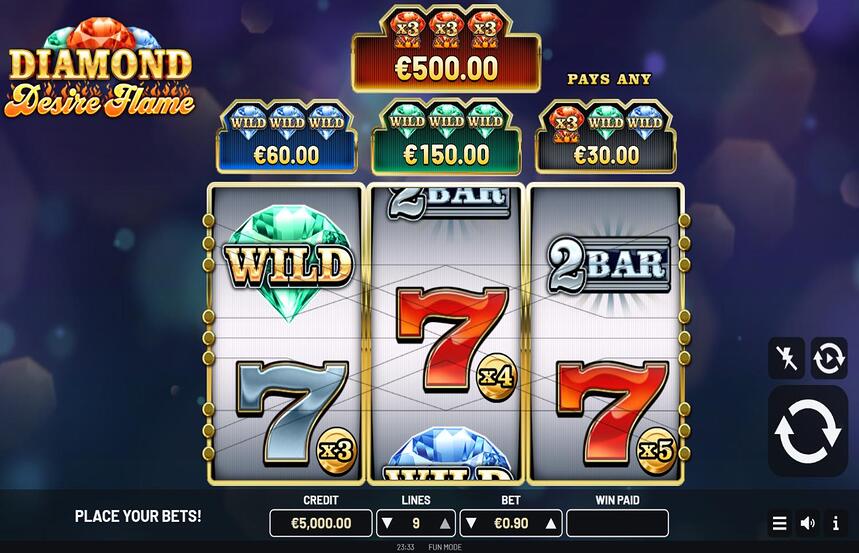Toggle turbo mode with the lightning bolt button

pos(786,357)
